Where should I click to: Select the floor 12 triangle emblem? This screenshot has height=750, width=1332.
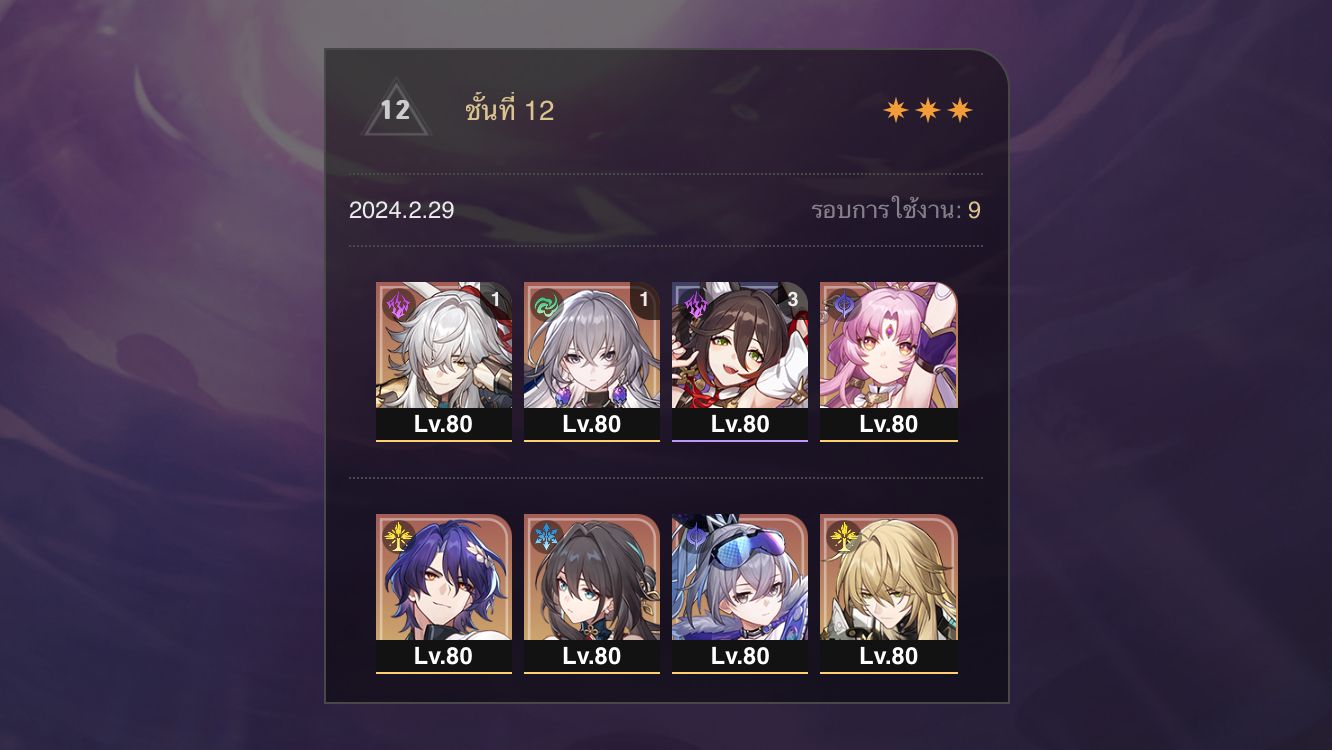[394, 108]
